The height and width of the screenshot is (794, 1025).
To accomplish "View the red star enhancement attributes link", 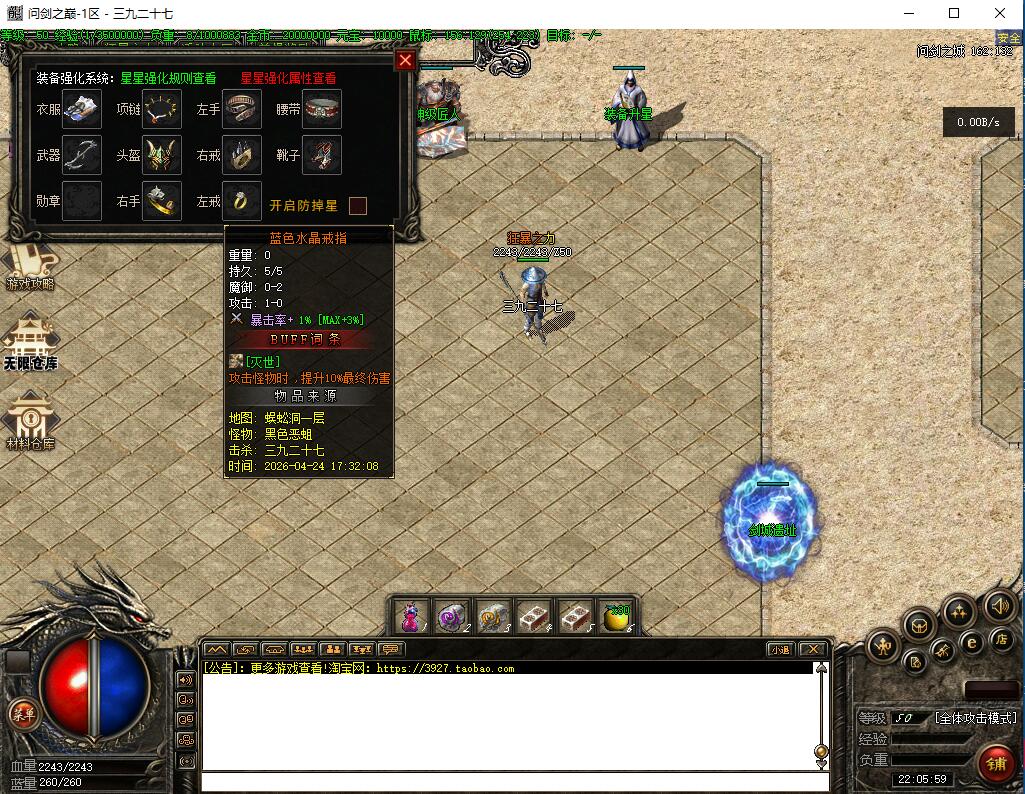I will 288,78.
